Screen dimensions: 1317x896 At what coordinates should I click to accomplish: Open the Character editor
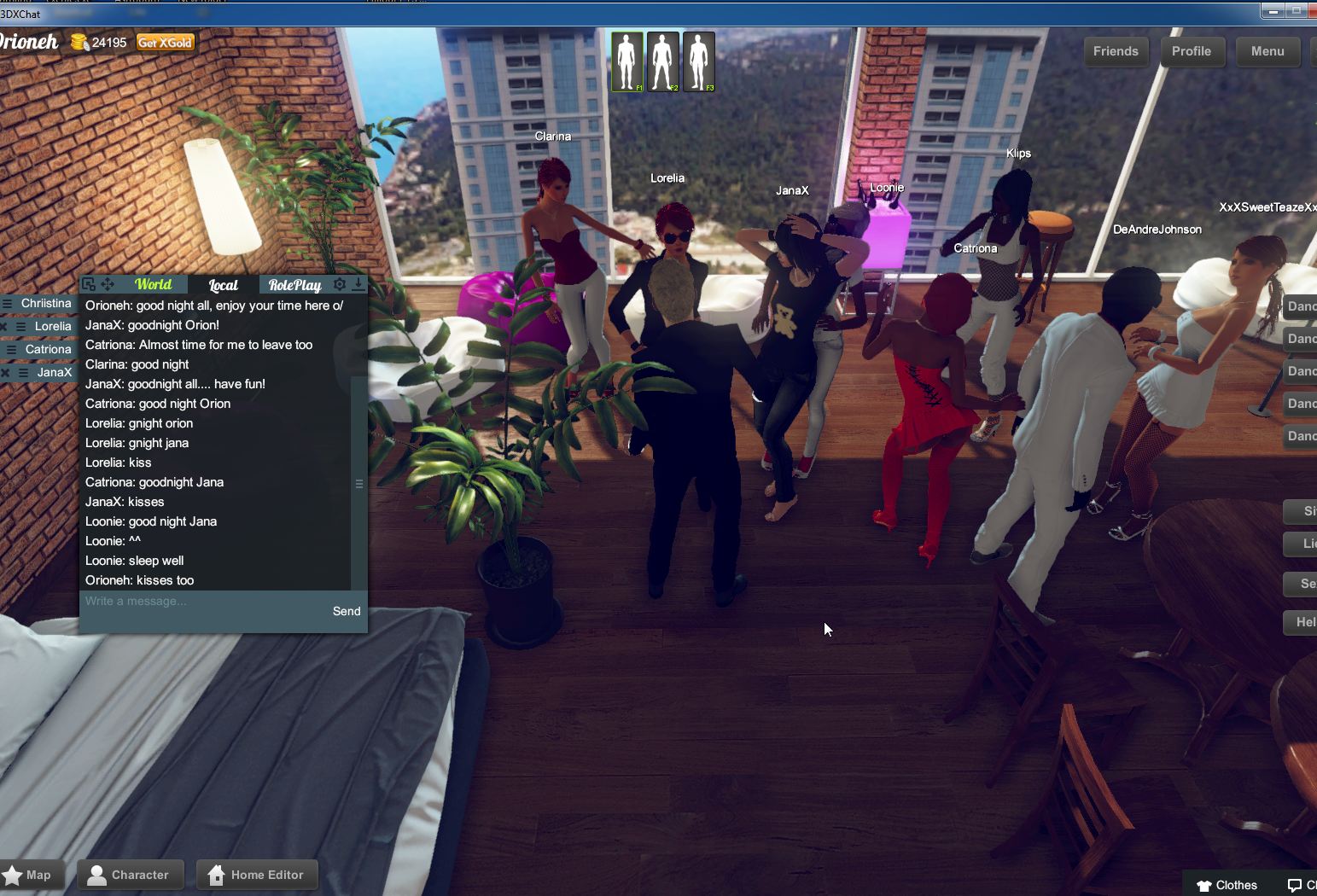(130, 874)
